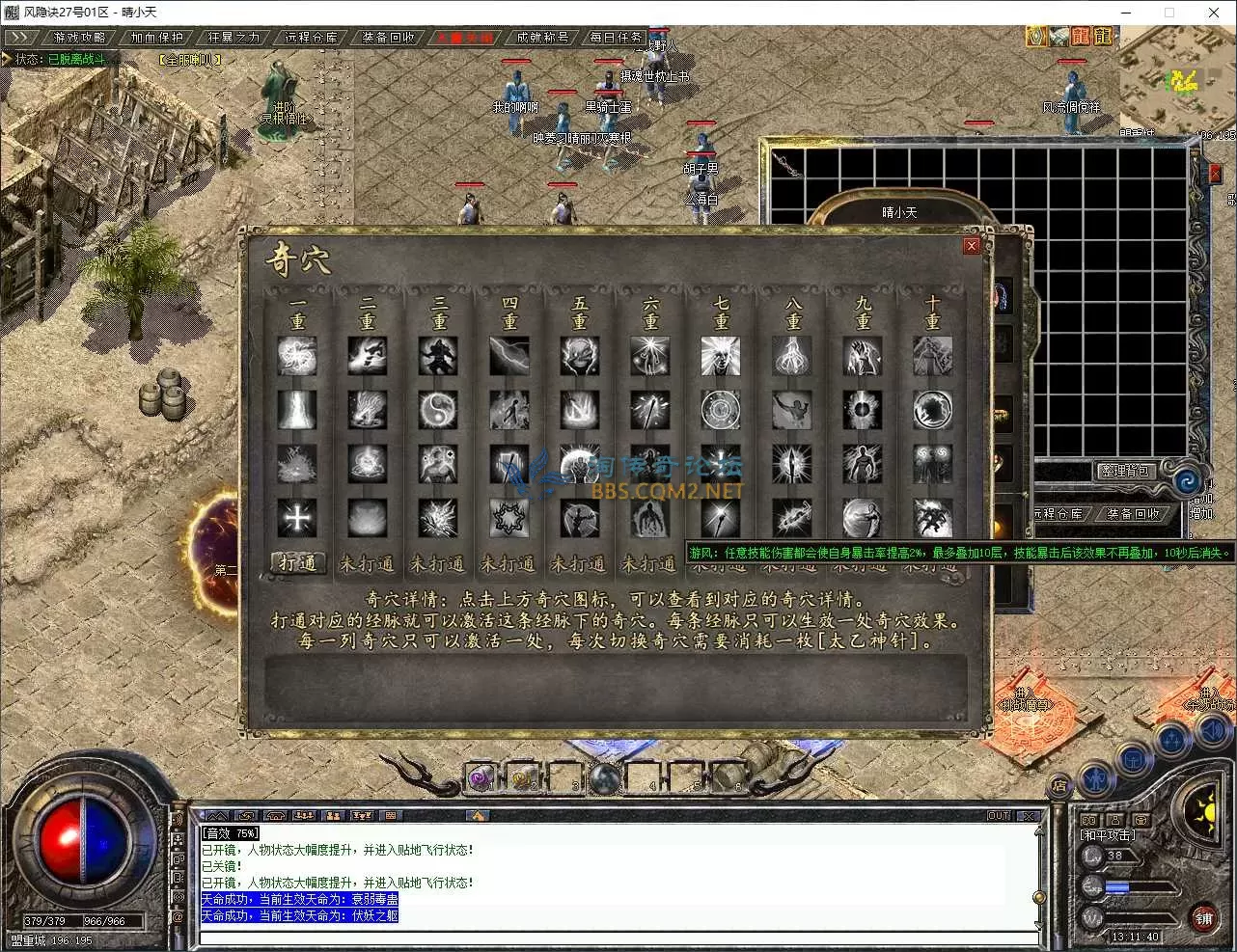Activate 狂暴之力 from the top bar

[x=234, y=38]
